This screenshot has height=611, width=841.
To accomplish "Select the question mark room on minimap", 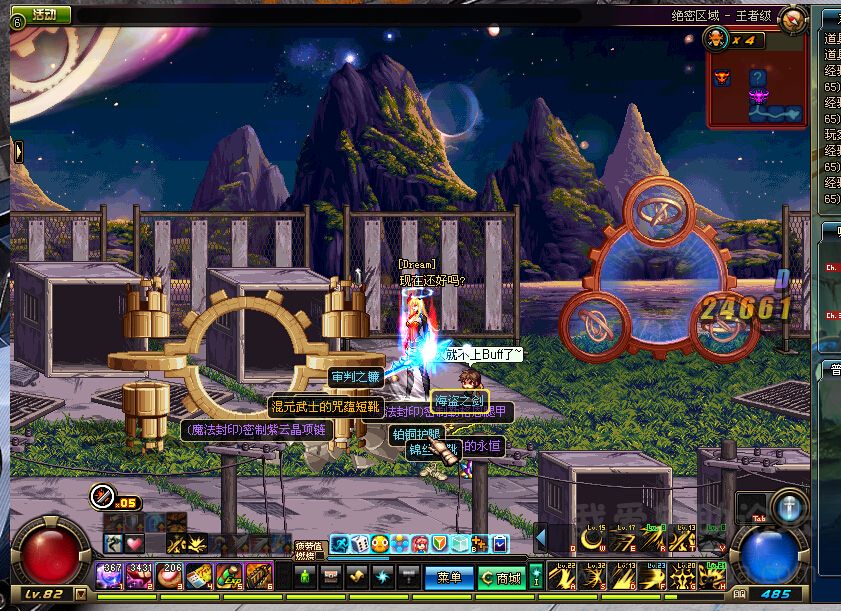I will (x=759, y=77).
